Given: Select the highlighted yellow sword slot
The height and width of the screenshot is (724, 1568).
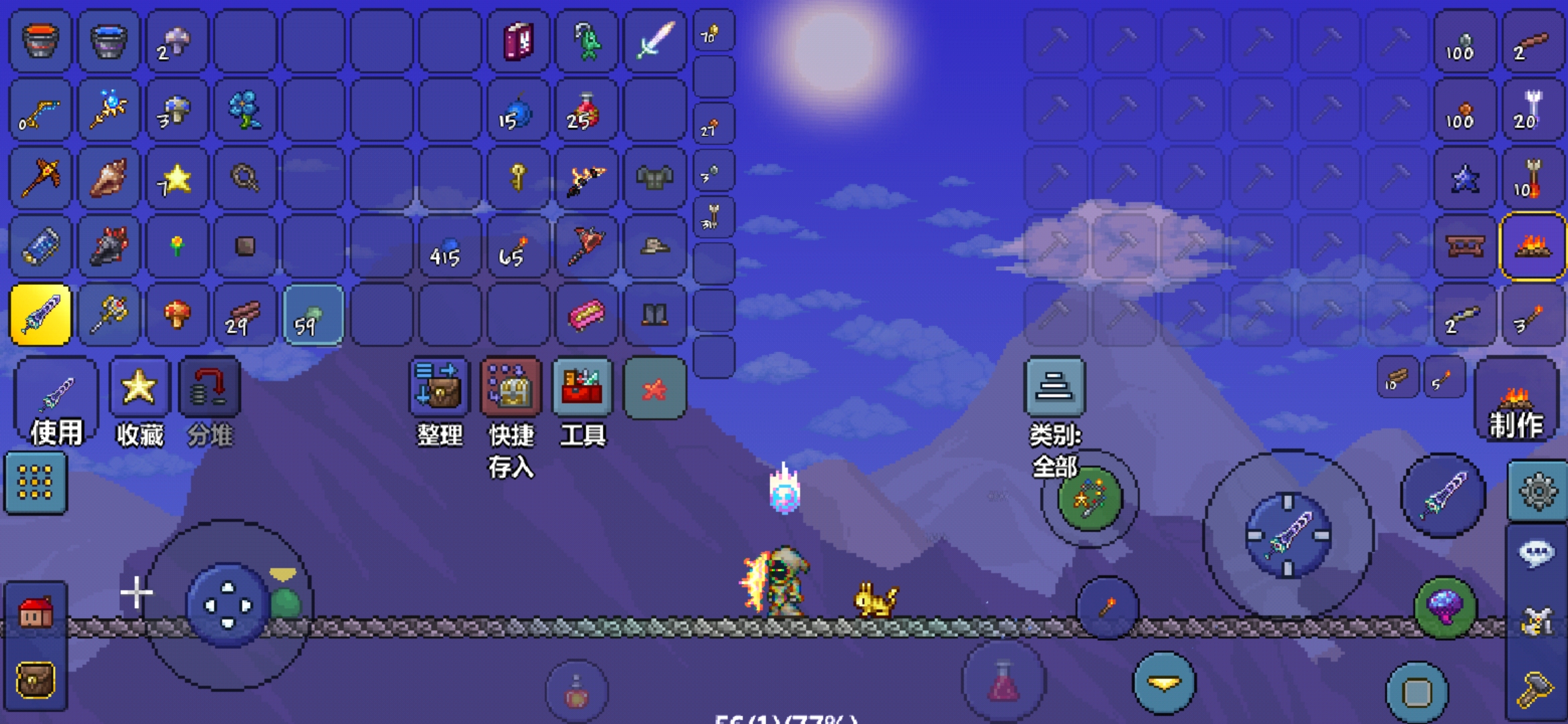Looking at the screenshot, I should click(x=40, y=314).
